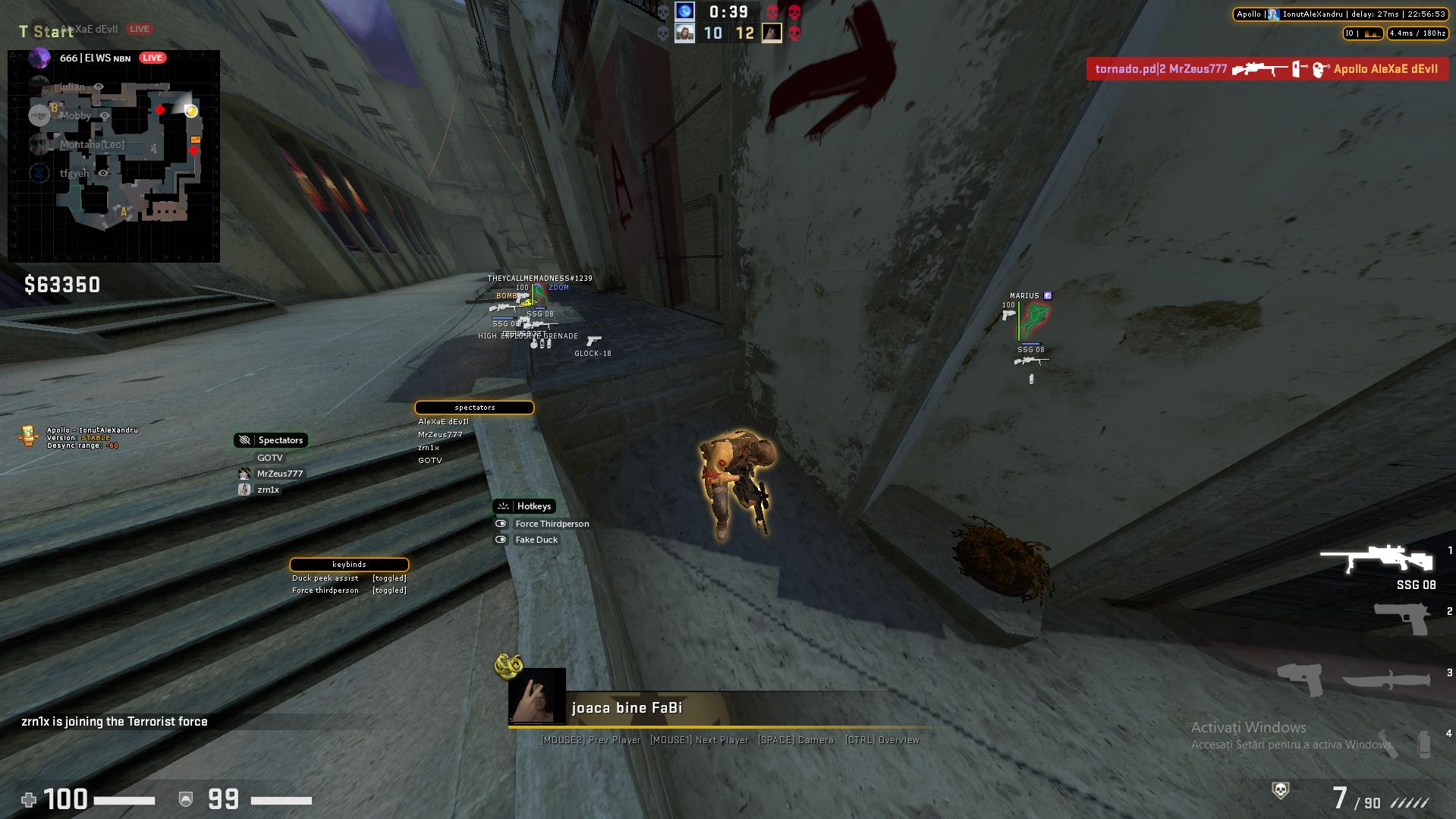Click the armor shield icon next to 99
The image size is (1456, 819).
point(184,799)
